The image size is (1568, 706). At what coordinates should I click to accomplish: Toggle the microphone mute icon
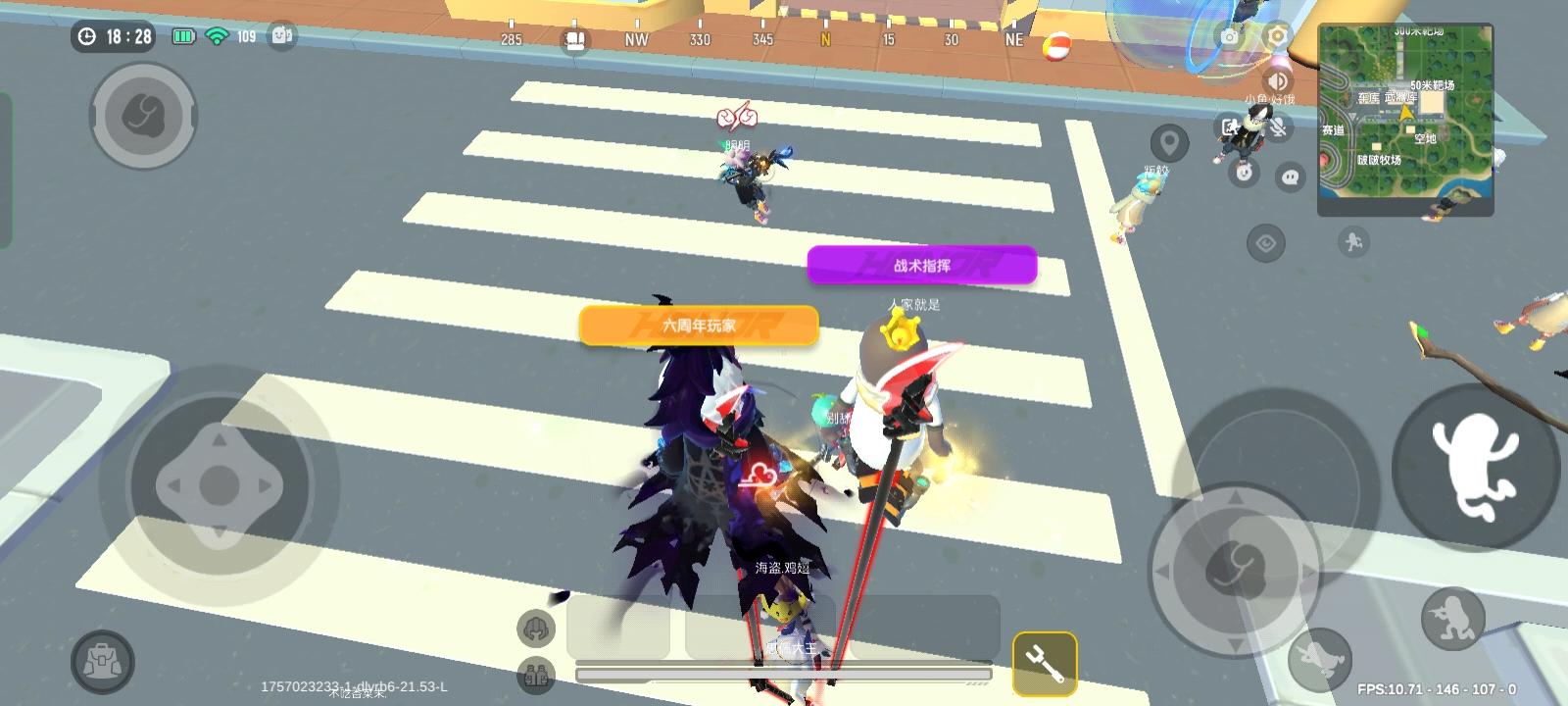click(x=1279, y=126)
